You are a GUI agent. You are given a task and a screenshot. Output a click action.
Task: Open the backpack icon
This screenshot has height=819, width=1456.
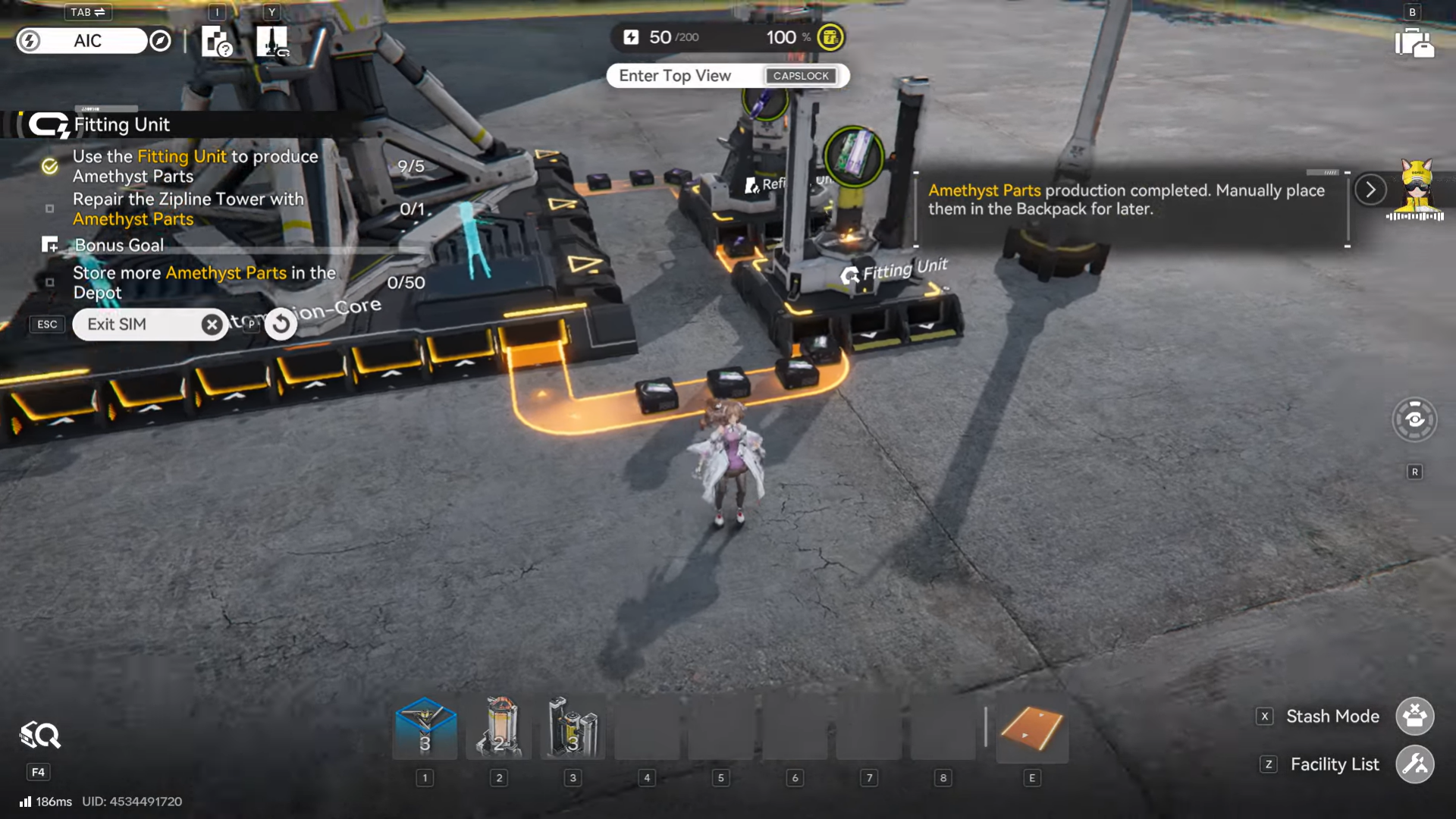[1414, 42]
